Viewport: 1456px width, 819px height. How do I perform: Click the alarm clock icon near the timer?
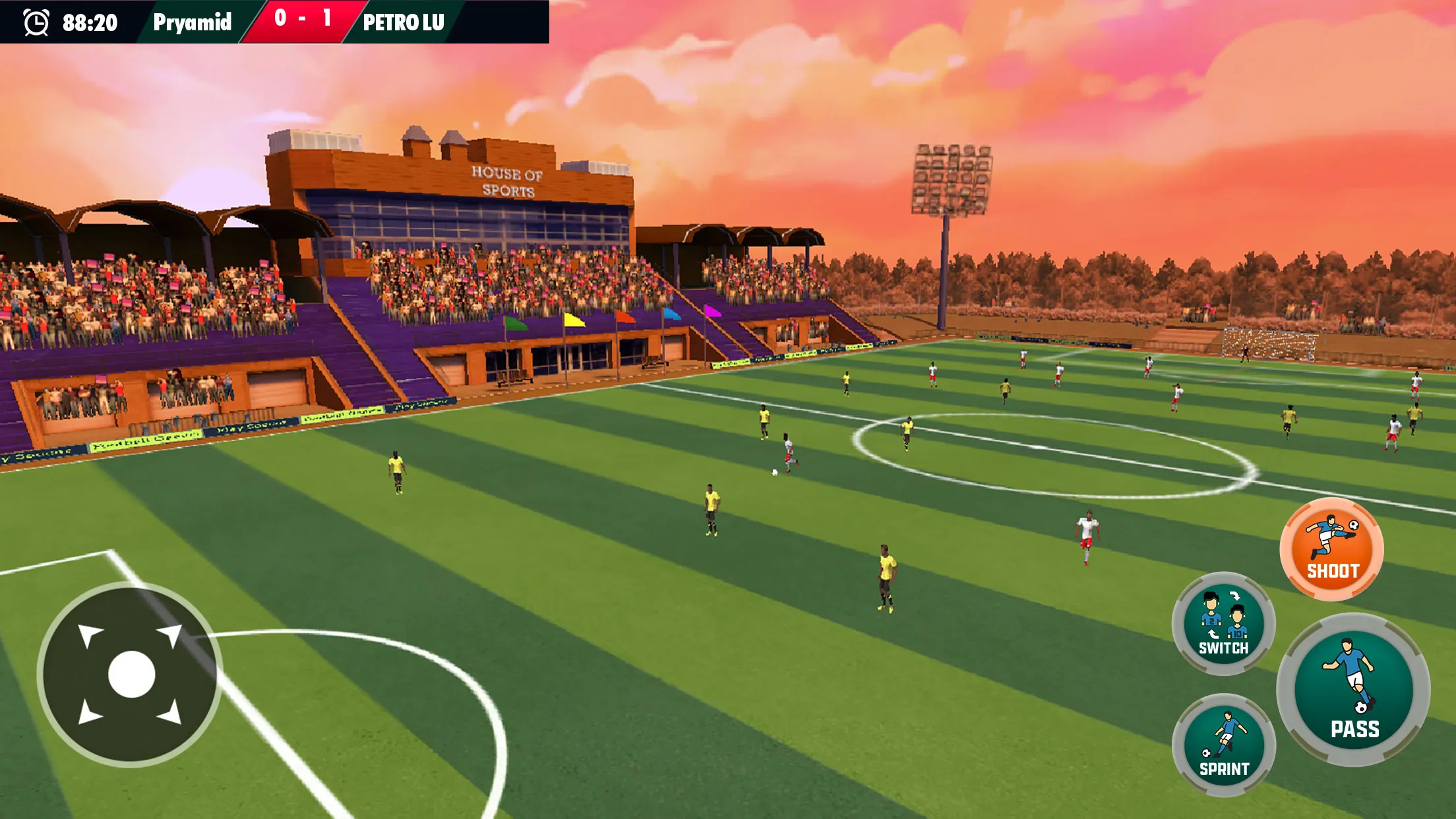pos(36,23)
